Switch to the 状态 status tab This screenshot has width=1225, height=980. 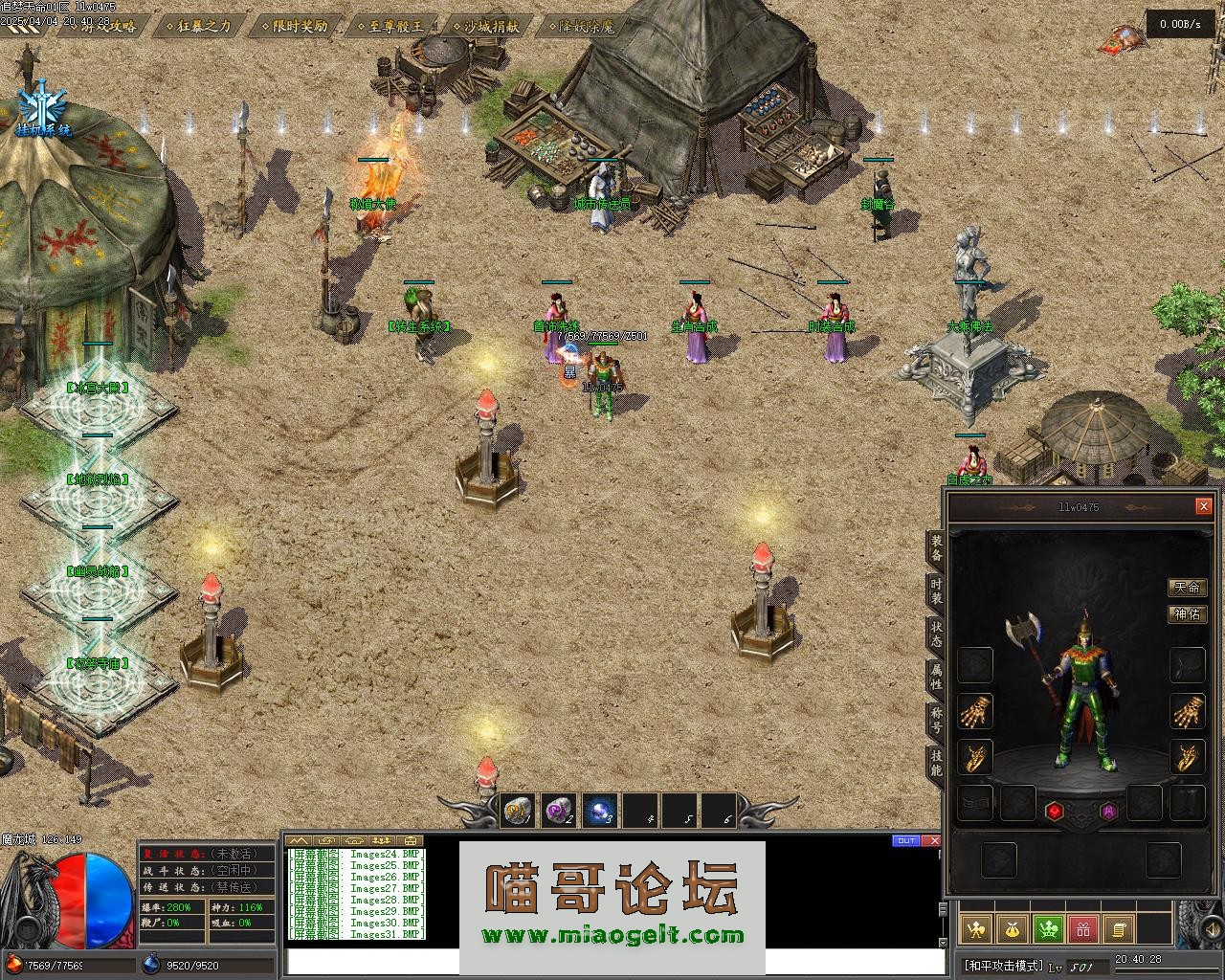click(935, 634)
